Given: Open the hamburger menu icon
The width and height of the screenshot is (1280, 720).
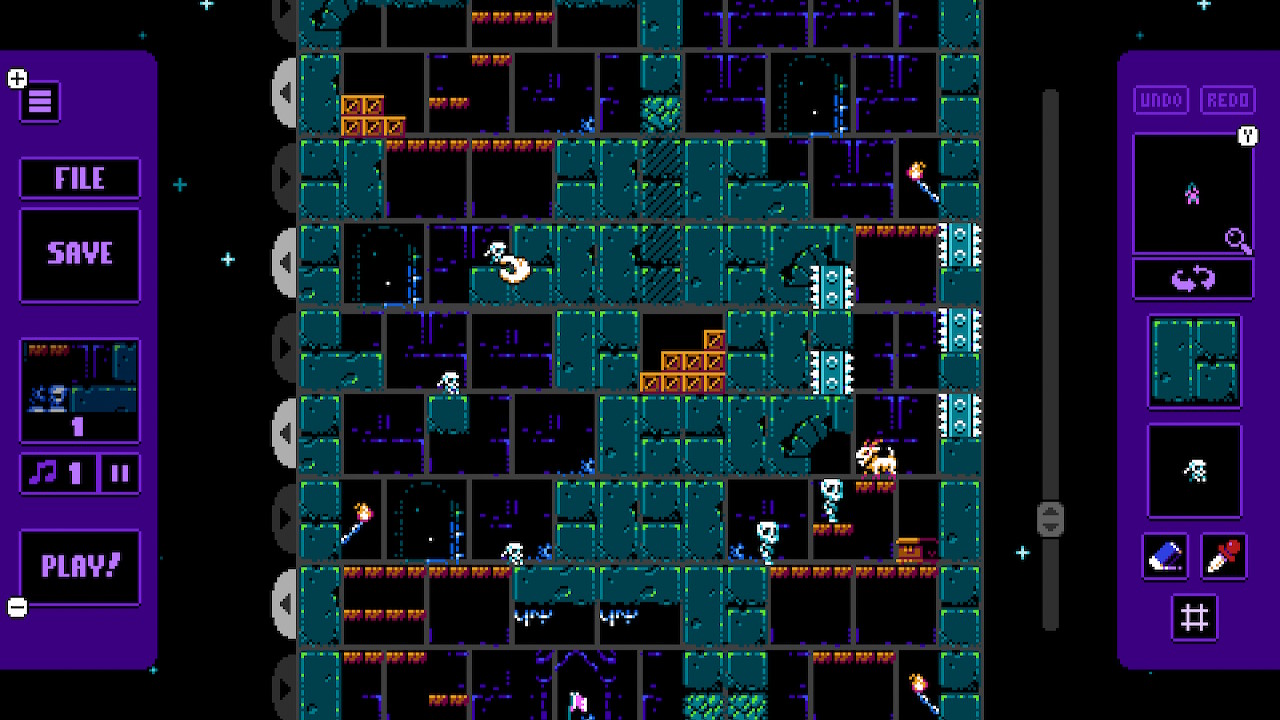Looking at the screenshot, I should tap(39, 101).
